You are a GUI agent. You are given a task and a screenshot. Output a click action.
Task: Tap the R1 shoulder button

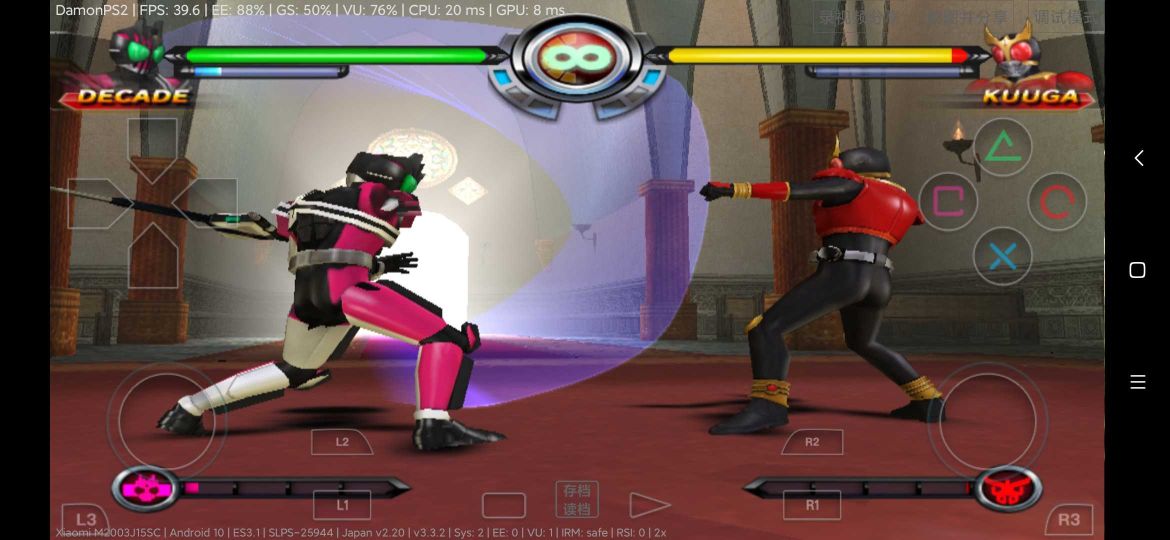click(812, 505)
